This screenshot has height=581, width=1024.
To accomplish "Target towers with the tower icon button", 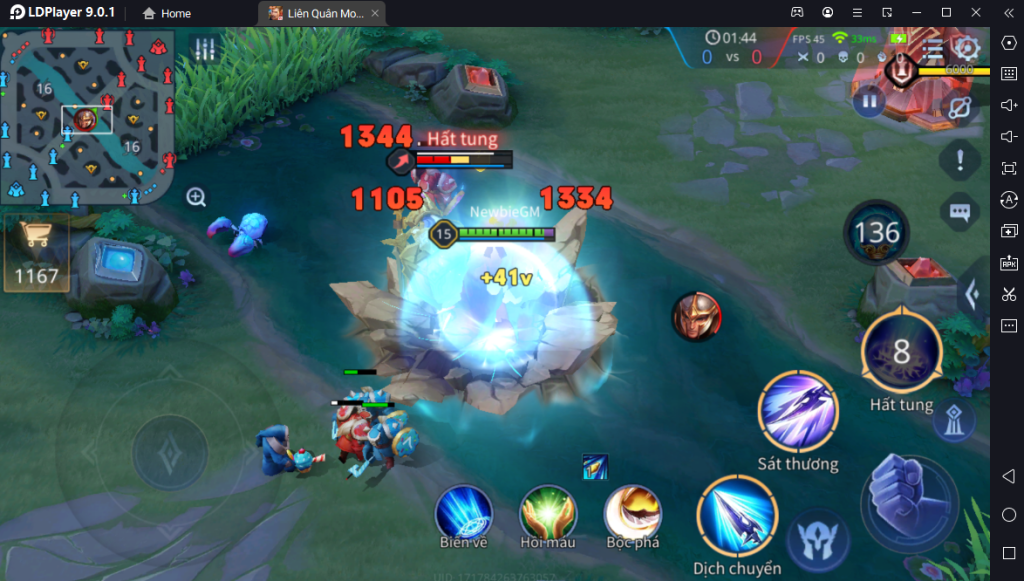I will pyautogui.click(x=954, y=422).
